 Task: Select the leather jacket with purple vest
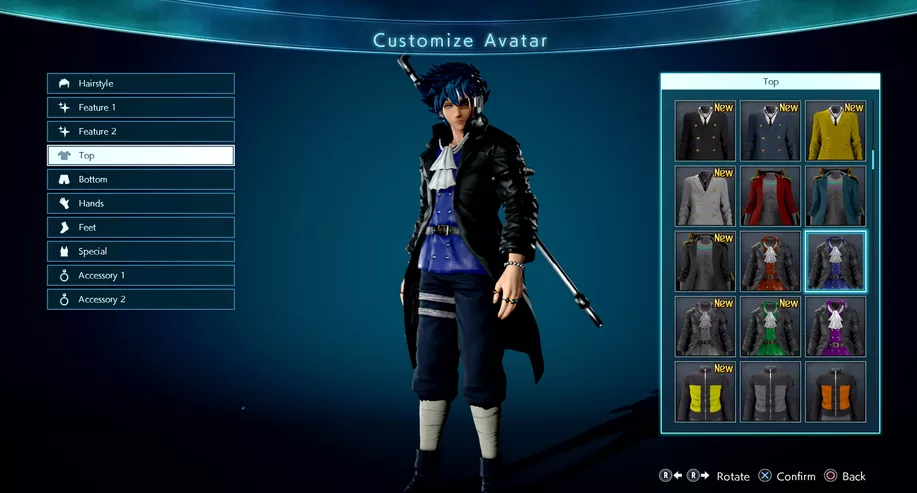(x=835, y=326)
